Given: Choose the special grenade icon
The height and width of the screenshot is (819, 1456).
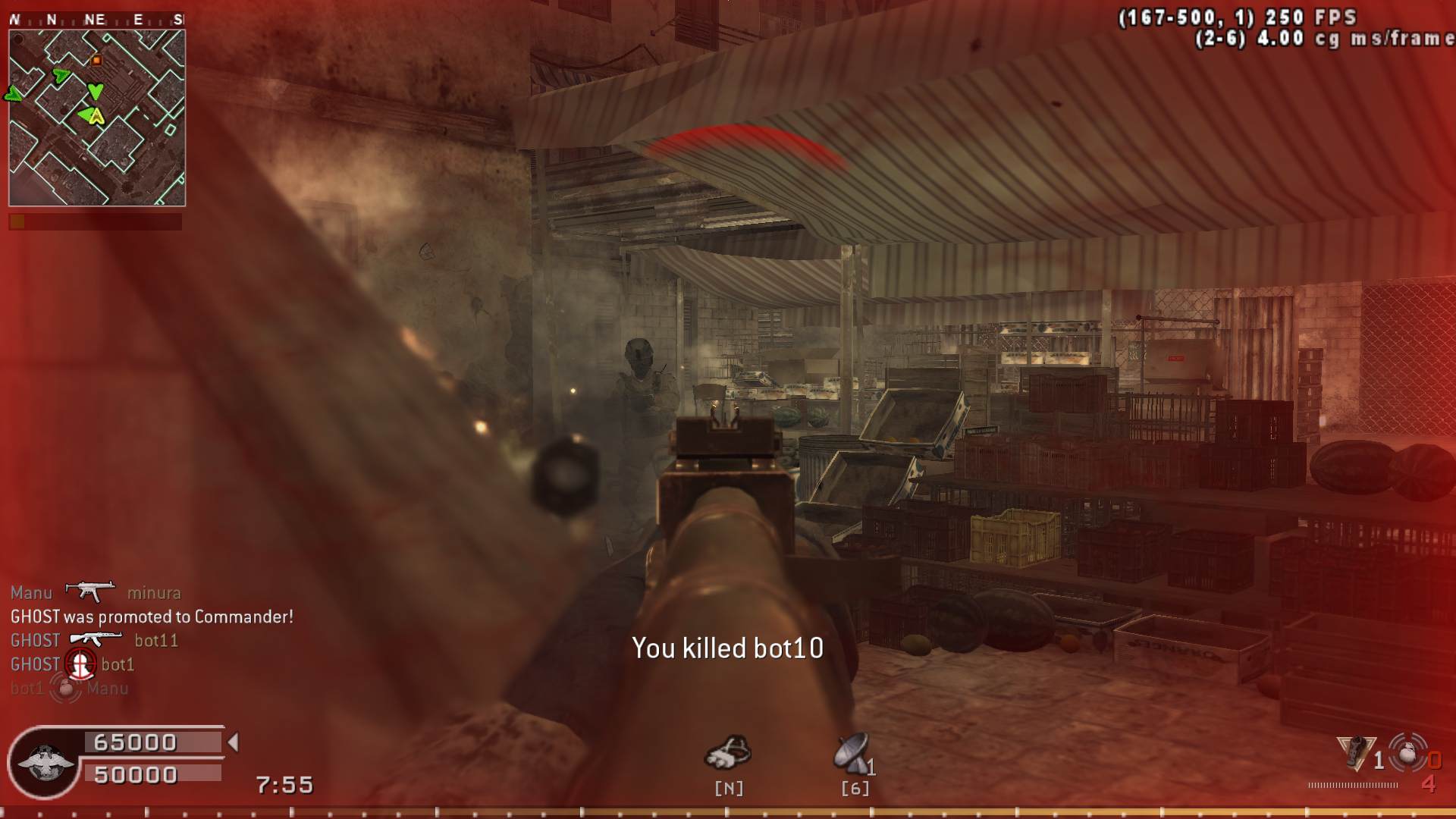Looking at the screenshot, I should pyautogui.click(x=1355, y=753).
